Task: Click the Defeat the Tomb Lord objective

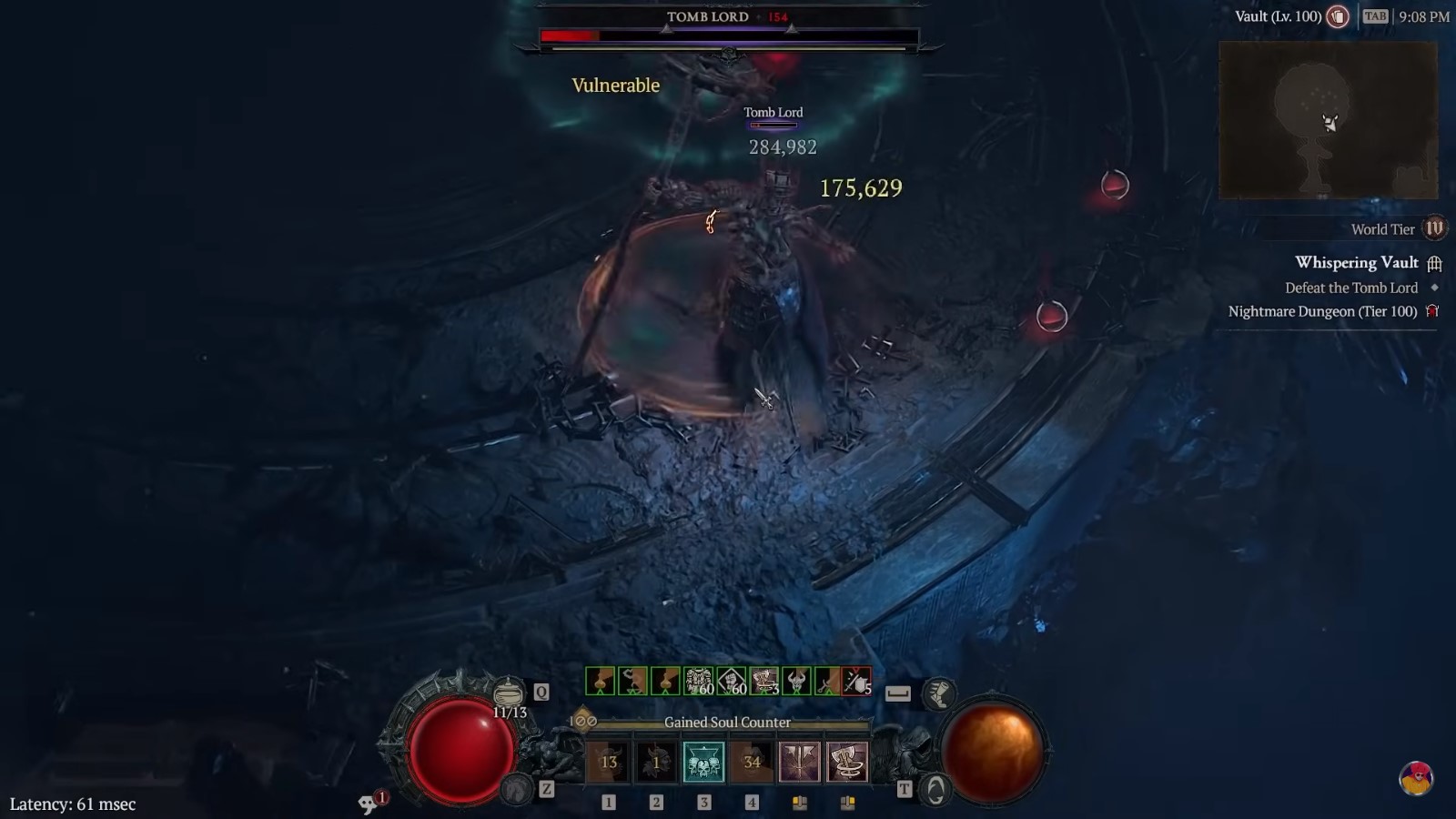Action: (x=1352, y=288)
